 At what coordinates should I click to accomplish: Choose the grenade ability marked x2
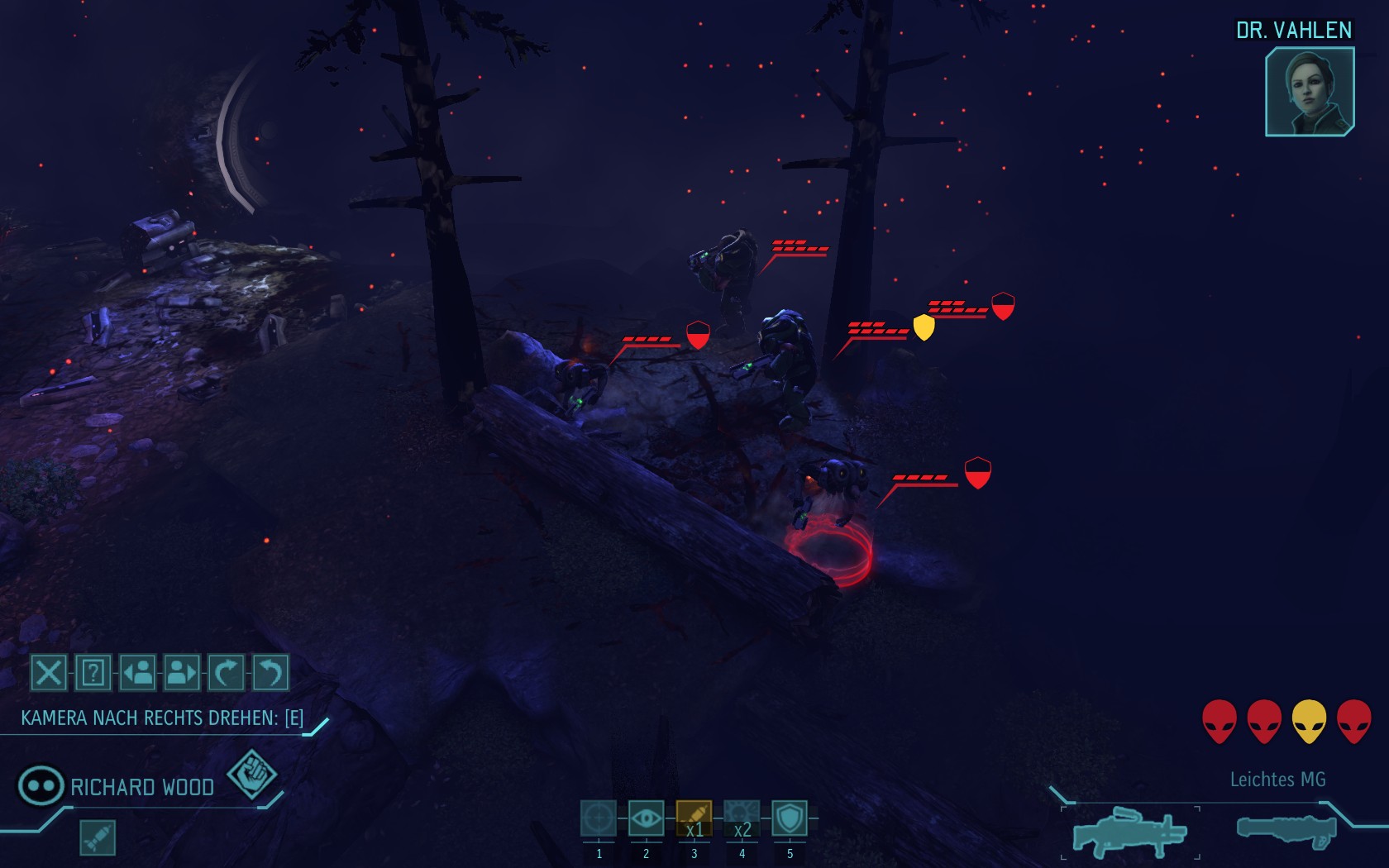pyautogui.click(x=742, y=819)
